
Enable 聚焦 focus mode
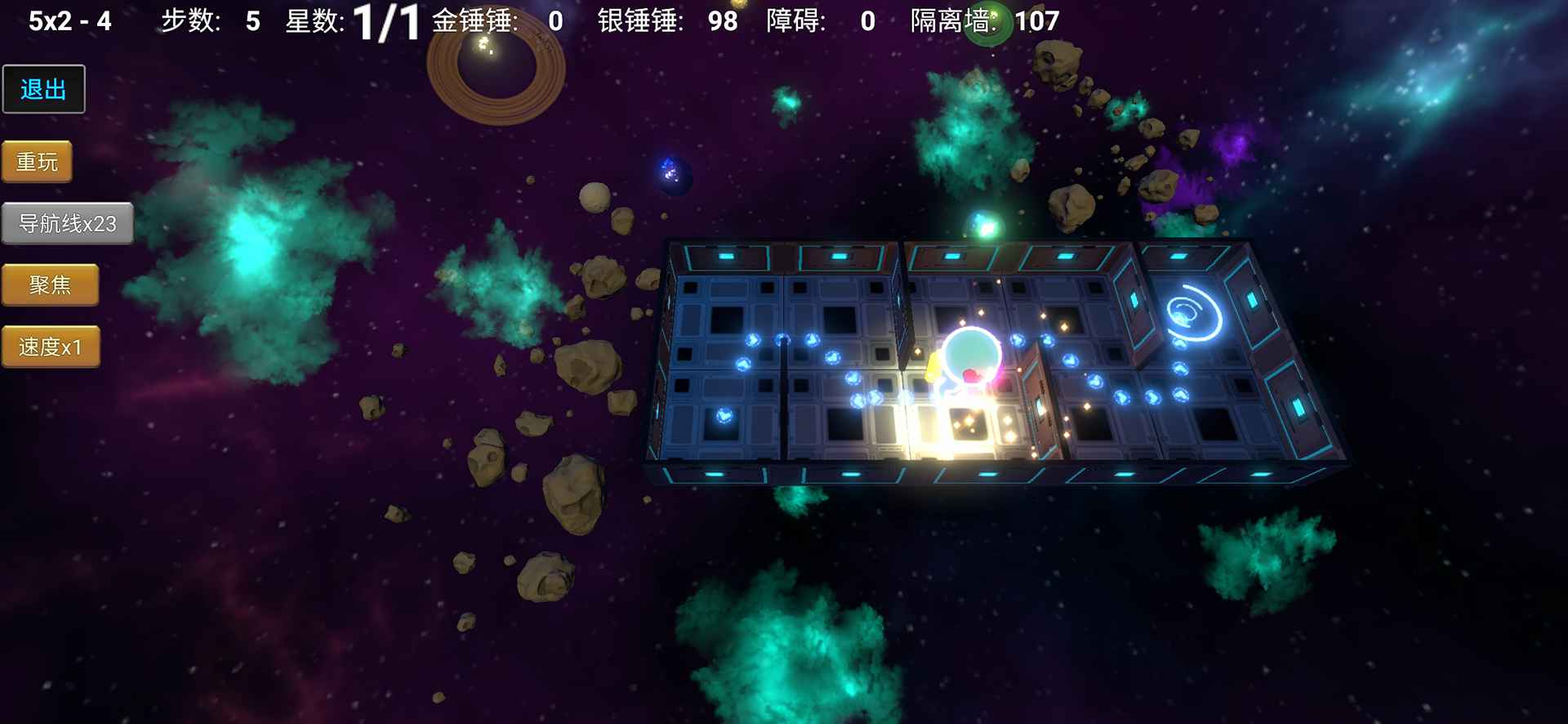pos(51,284)
